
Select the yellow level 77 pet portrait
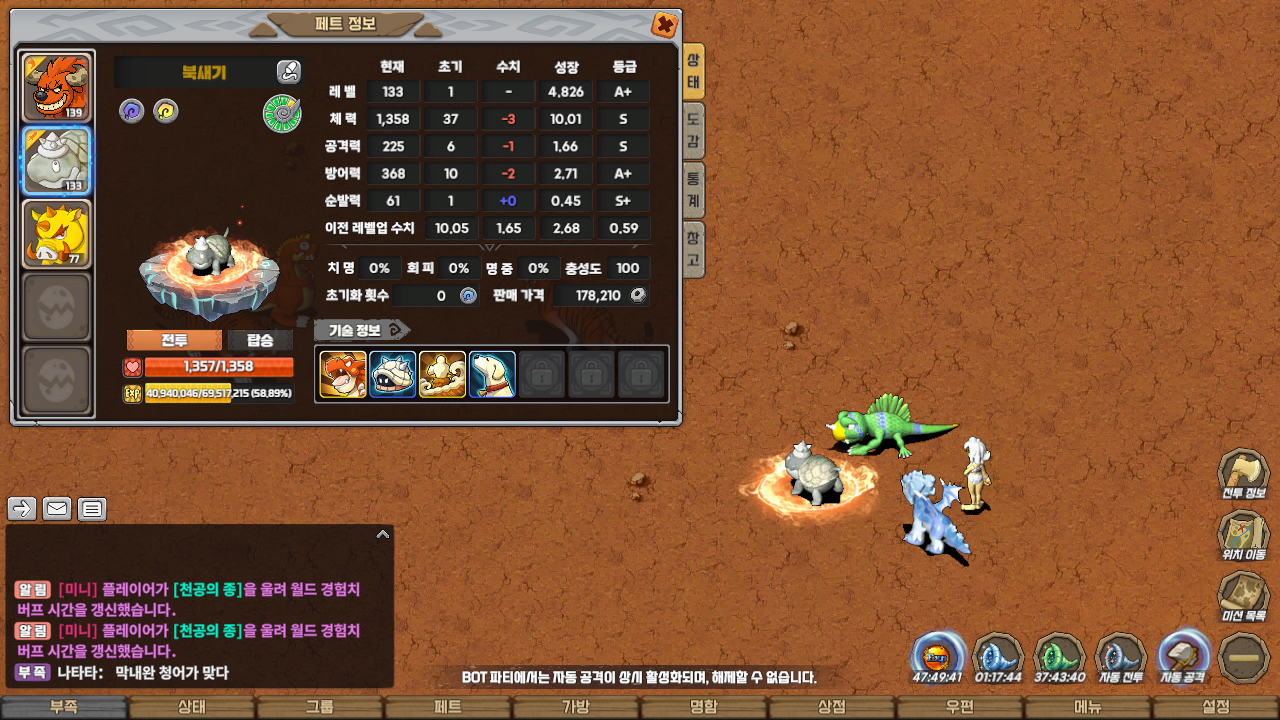tap(56, 234)
